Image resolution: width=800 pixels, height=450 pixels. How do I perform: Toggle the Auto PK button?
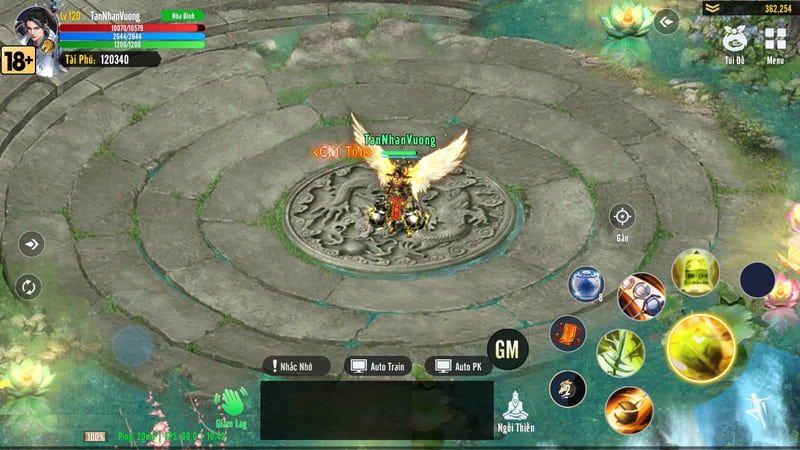click(459, 366)
